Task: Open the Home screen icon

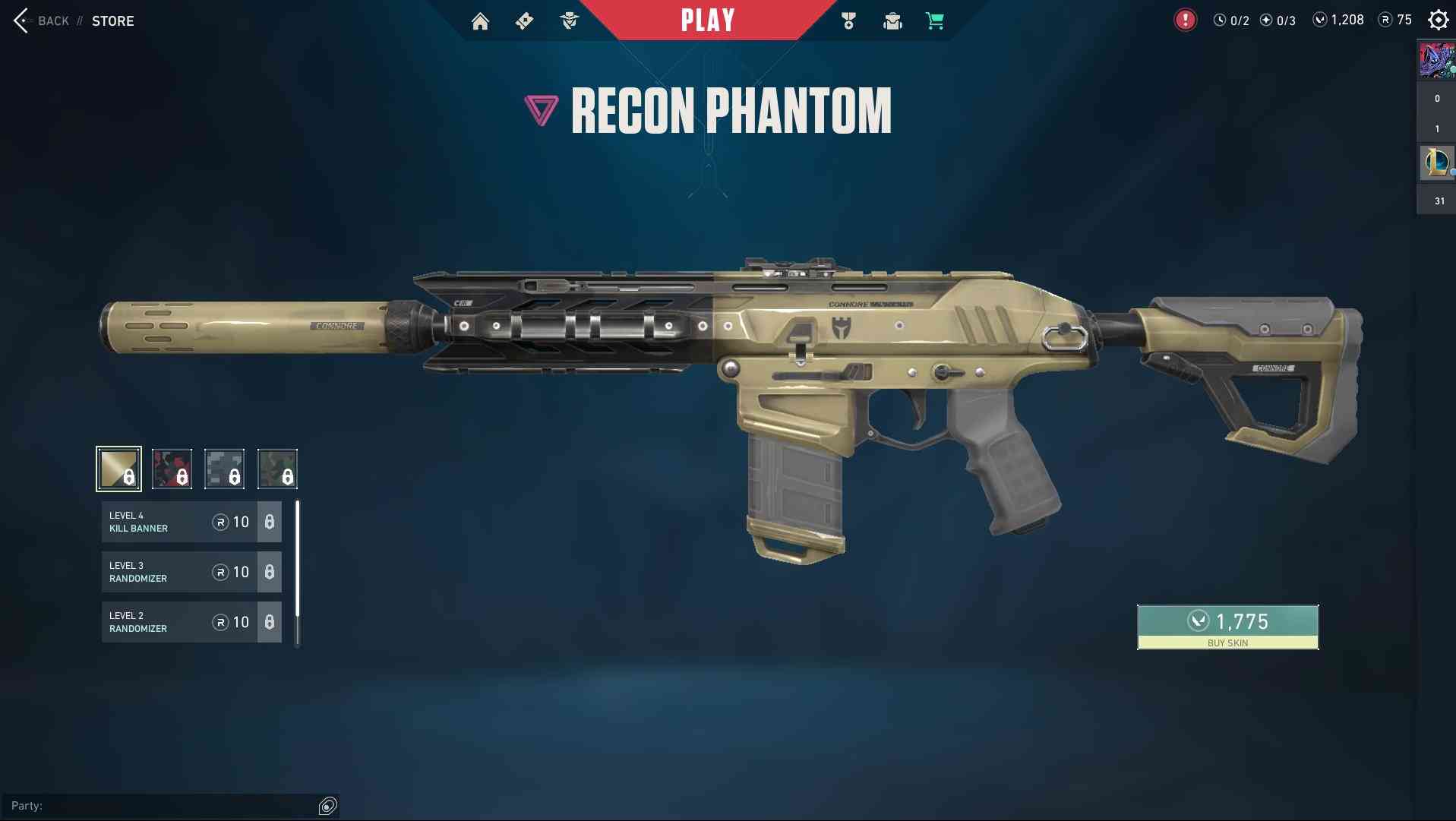Action: click(x=481, y=21)
